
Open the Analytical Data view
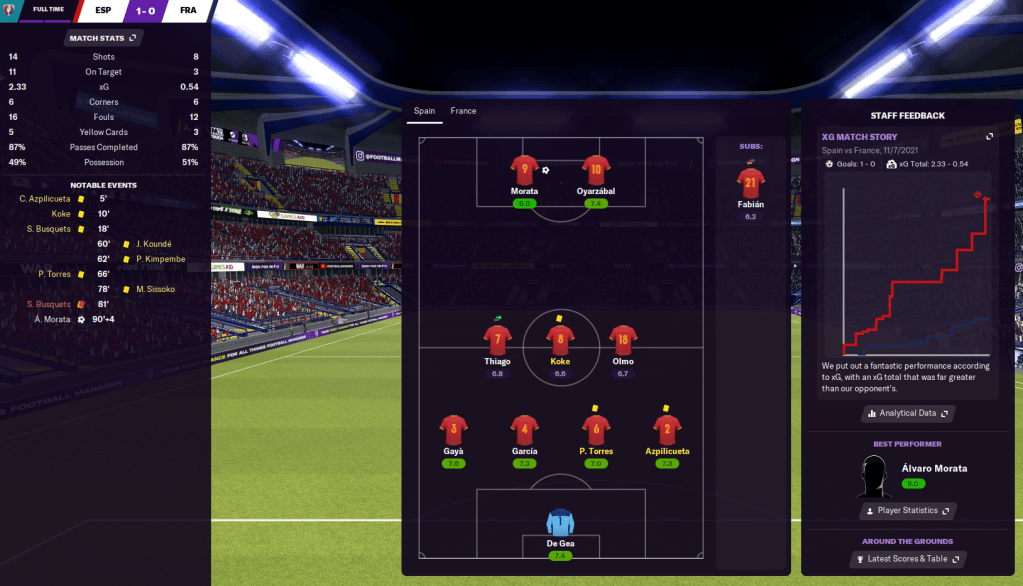click(908, 413)
